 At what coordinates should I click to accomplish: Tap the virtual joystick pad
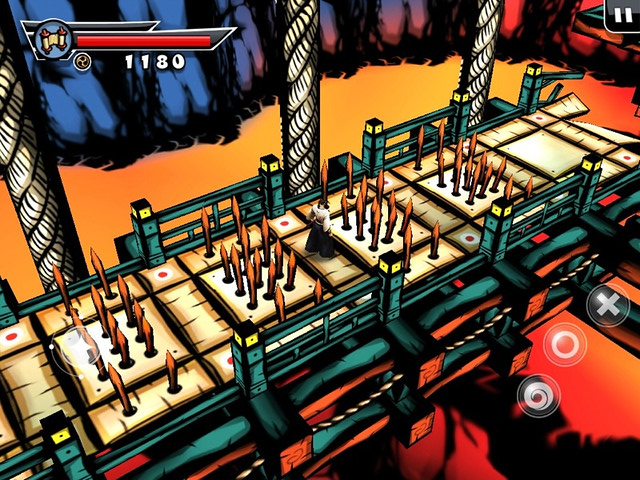pyautogui.click(x=78, y=349)
